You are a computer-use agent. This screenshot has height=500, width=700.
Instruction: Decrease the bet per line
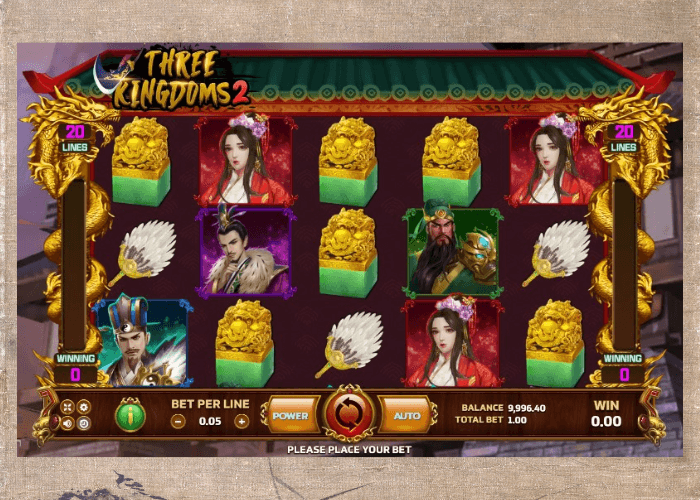tap(178, 421)
